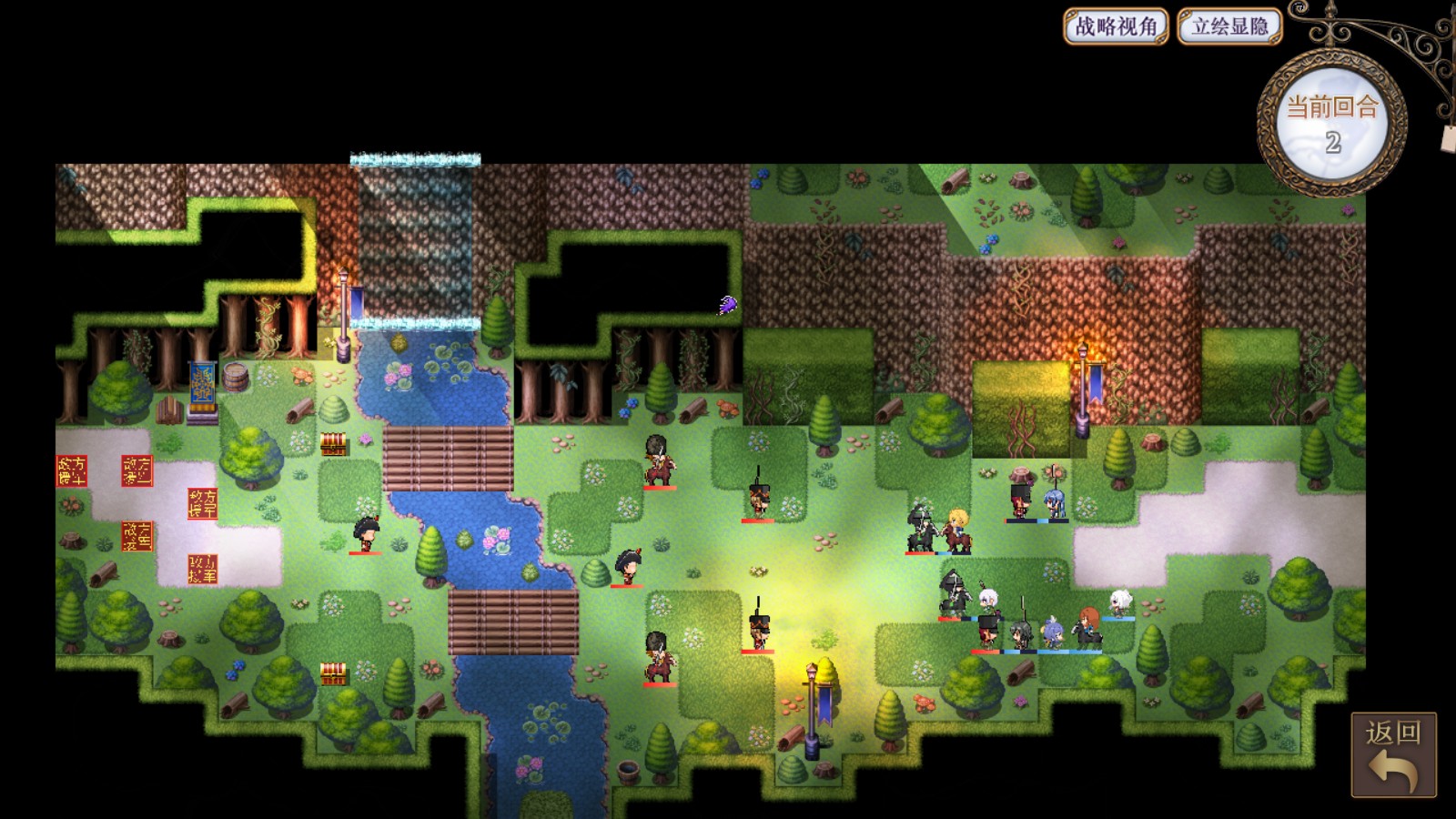
Task: Click the 返回 return button
Action: pyautogui.click(x=1393, y=754)
